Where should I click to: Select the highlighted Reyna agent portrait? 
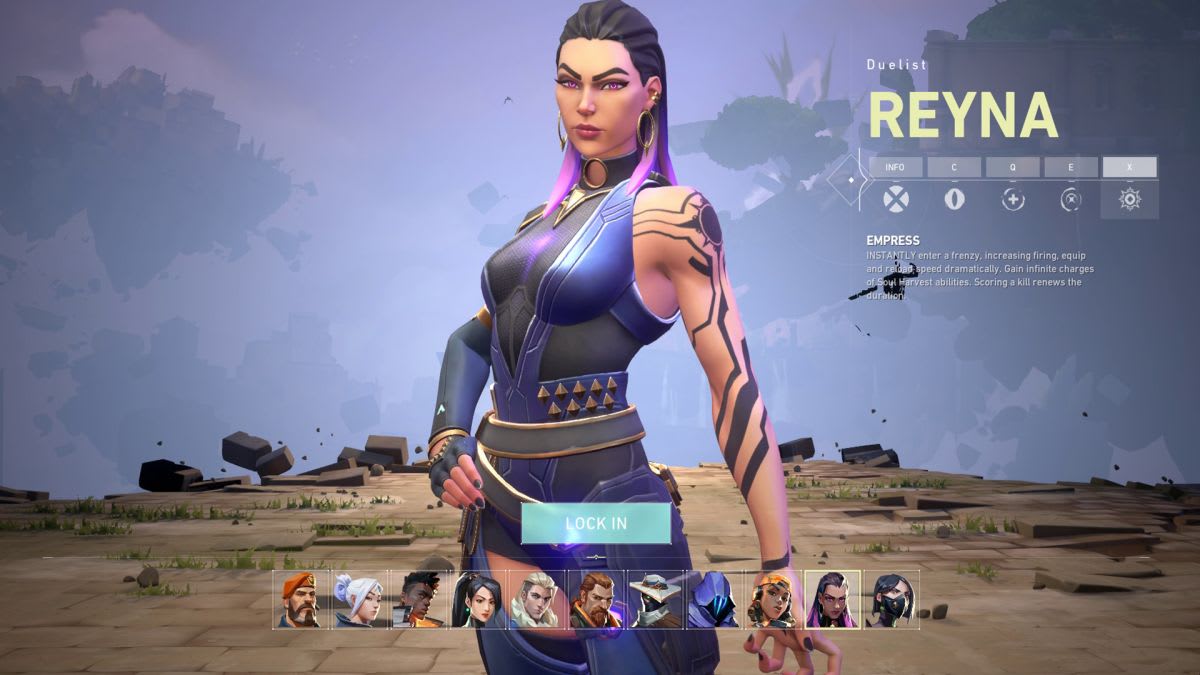coord(832,600)
